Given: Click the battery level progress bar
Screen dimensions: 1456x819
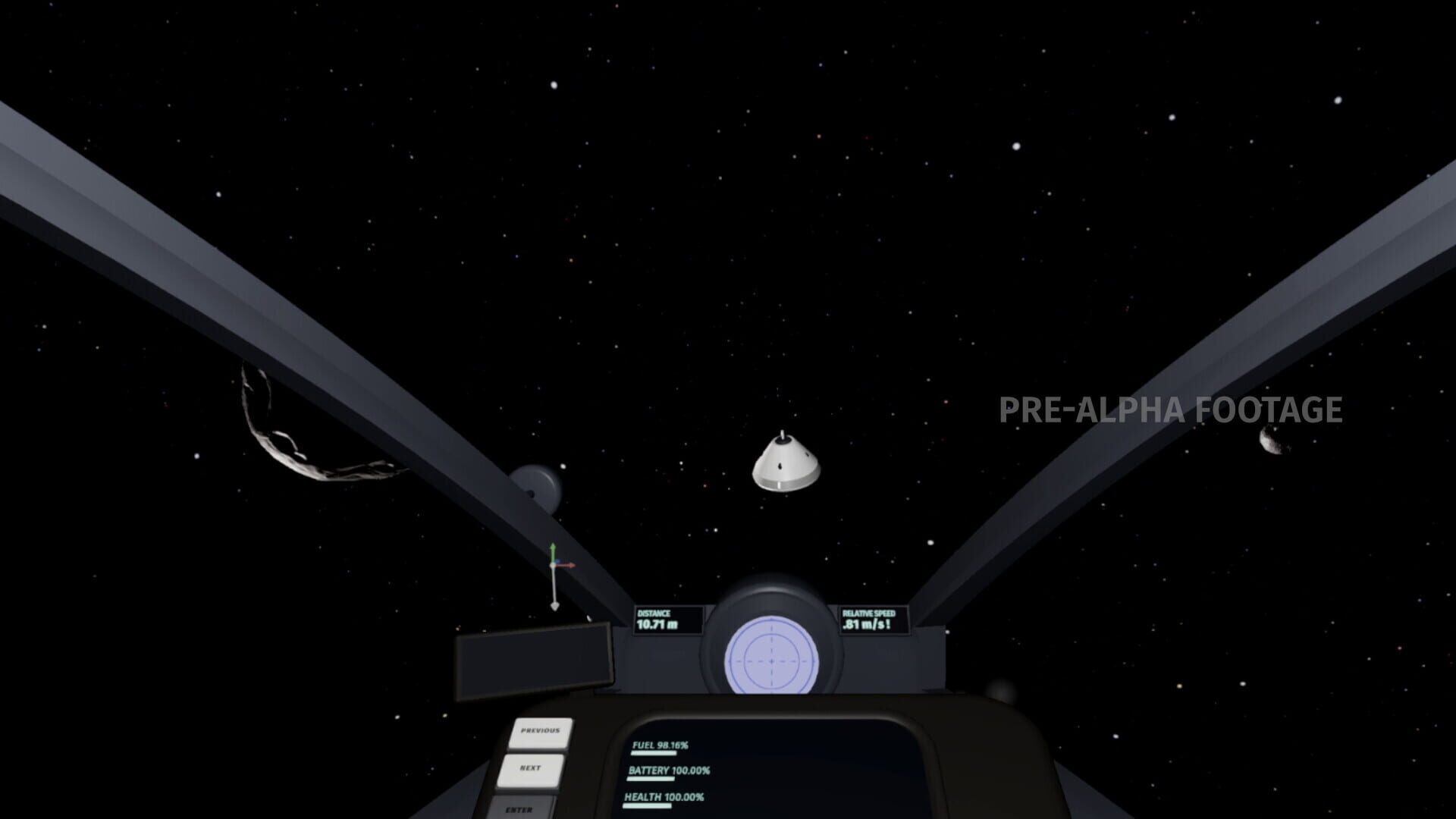Looking at the screenshot, I should pyautogui.click(x=651, y=779).
